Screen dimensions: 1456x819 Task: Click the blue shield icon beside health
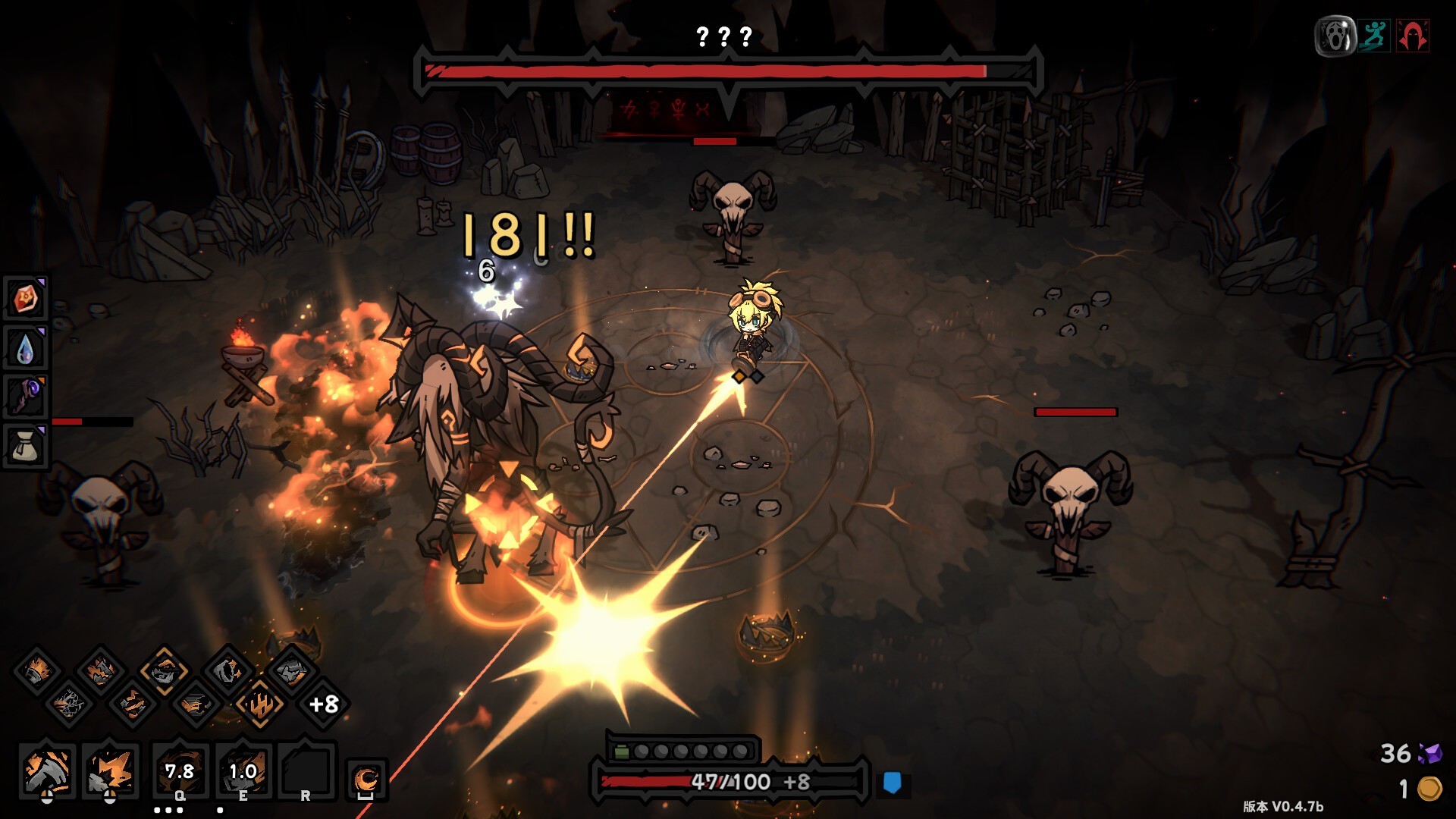click(893, 783)
